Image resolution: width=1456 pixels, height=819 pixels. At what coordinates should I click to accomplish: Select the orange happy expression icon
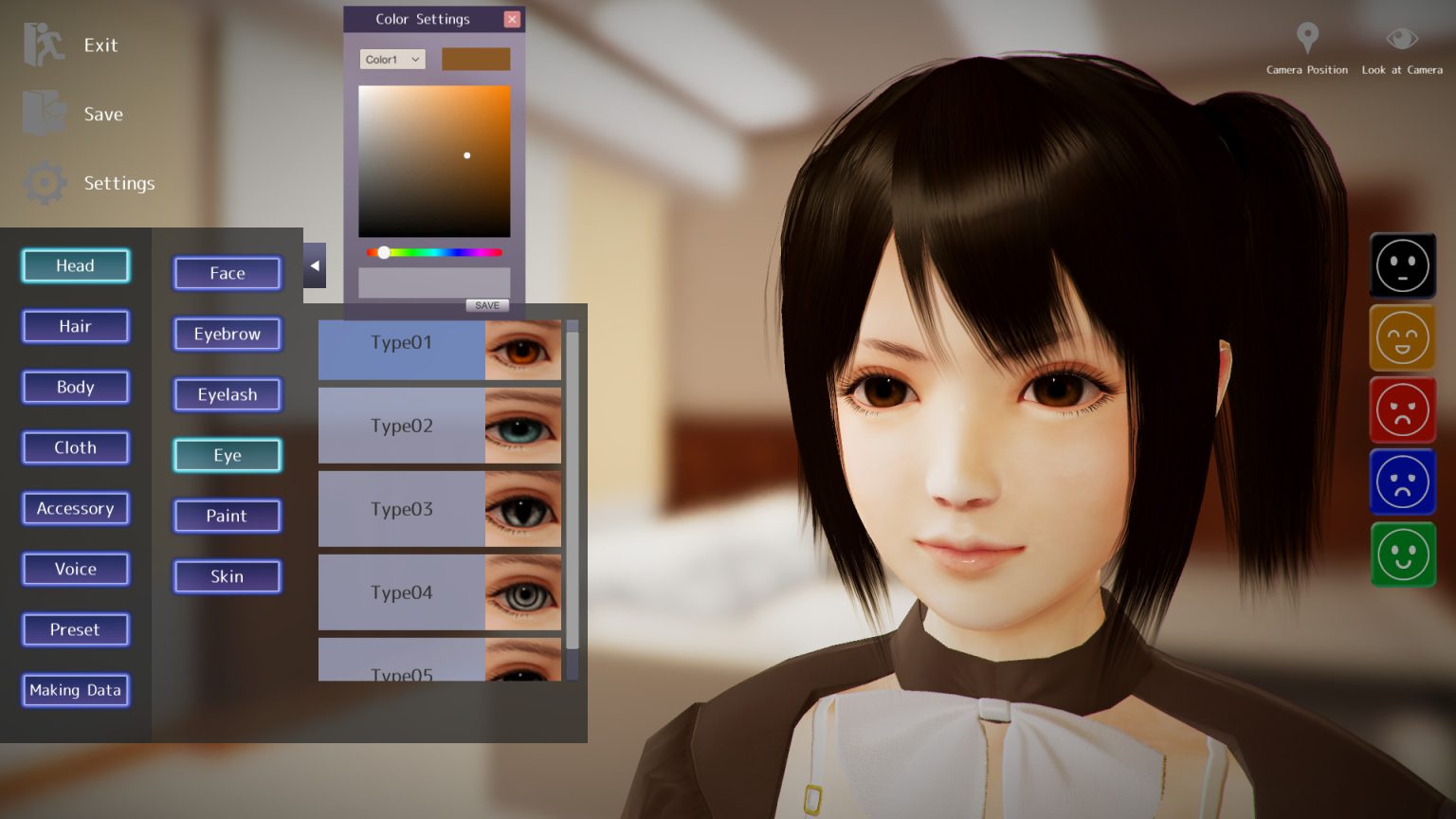1403,337
